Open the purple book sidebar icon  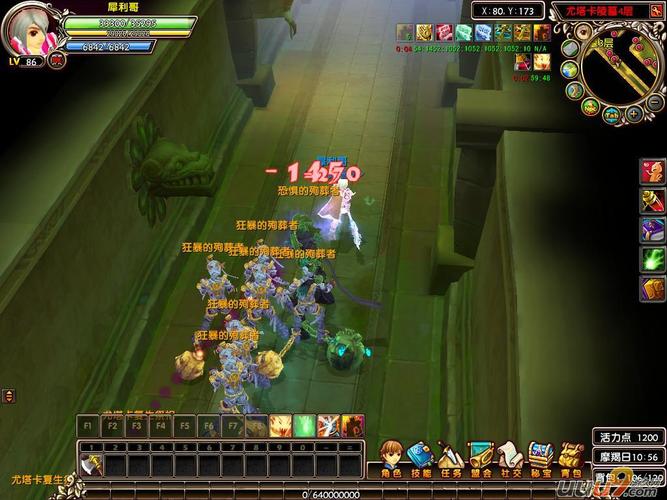652,229
